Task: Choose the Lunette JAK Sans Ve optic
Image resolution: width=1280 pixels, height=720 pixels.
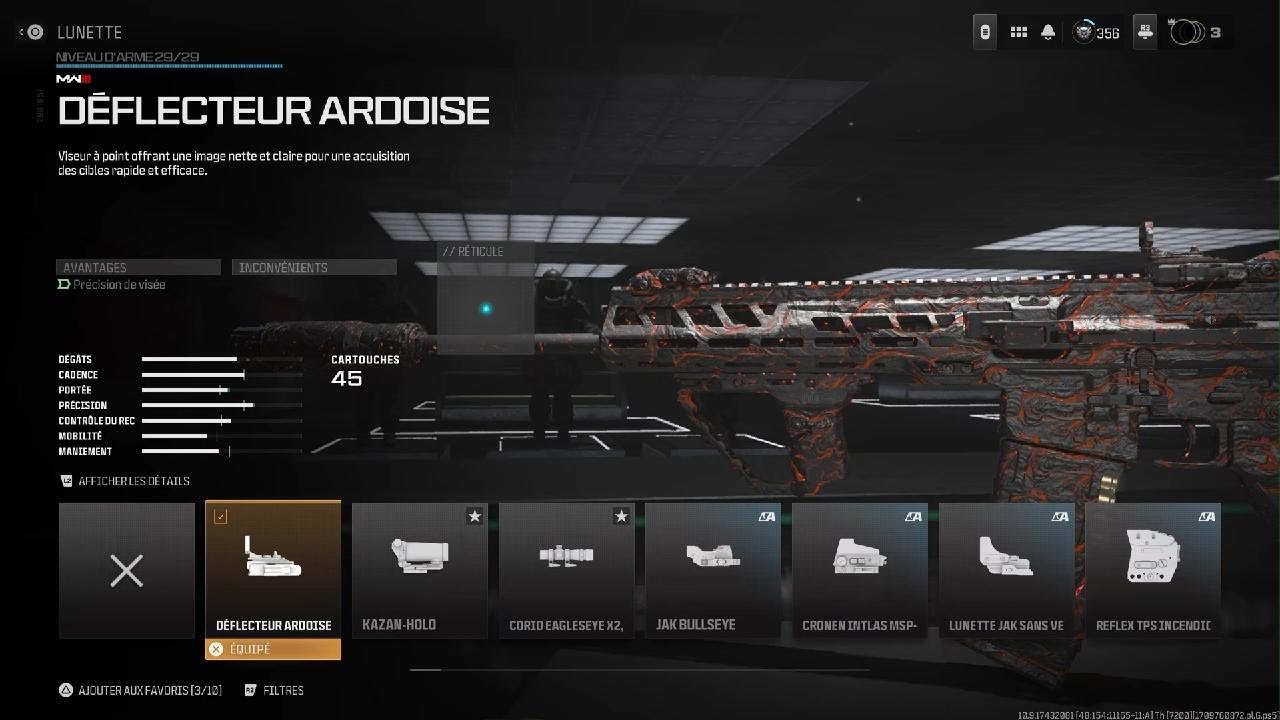Action: [1006, 570]
